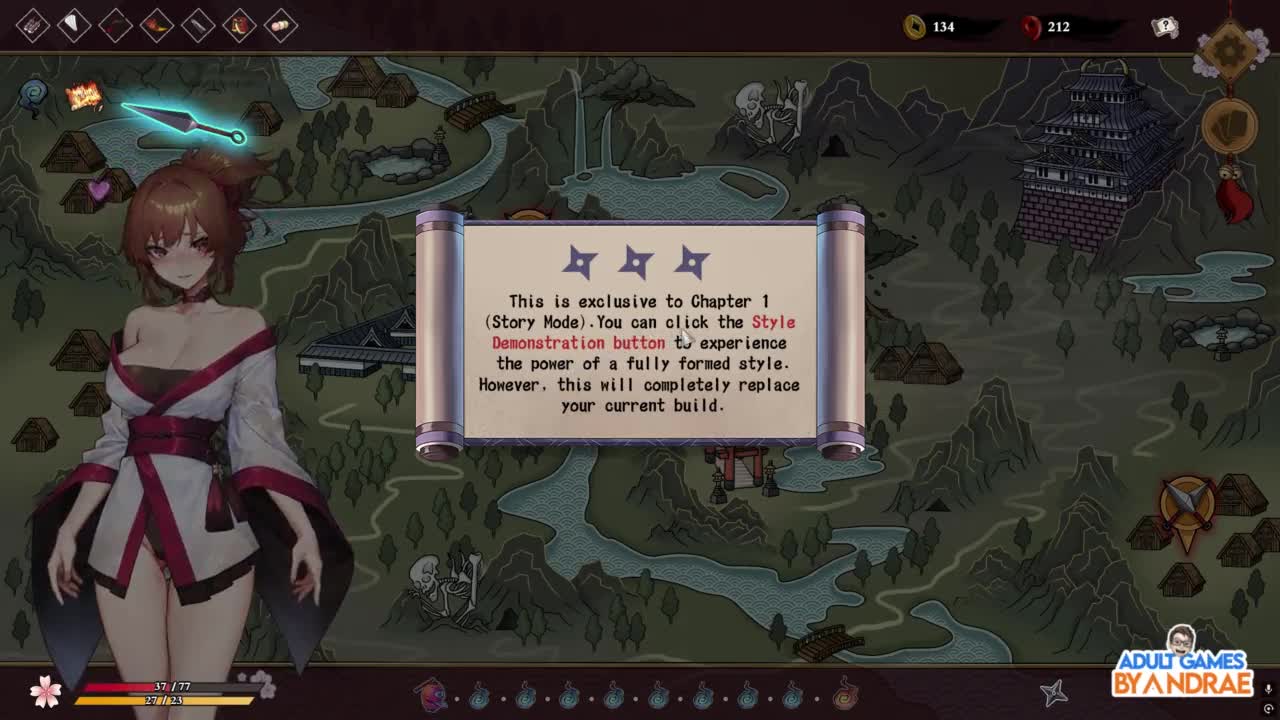Click the microphone overlay icon

click(1268, 689)
